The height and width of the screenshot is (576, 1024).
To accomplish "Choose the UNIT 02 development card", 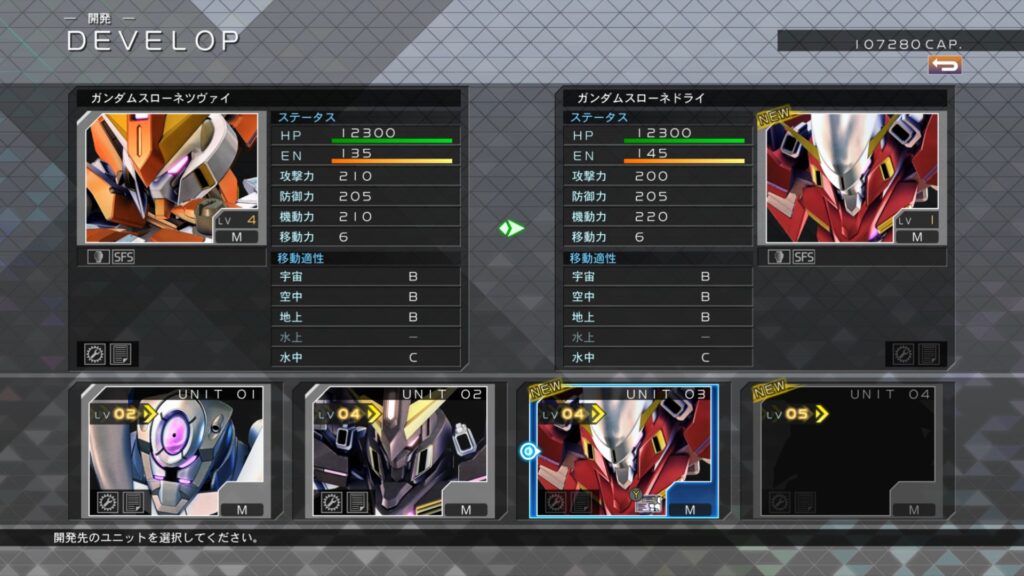I will point(399,450).
